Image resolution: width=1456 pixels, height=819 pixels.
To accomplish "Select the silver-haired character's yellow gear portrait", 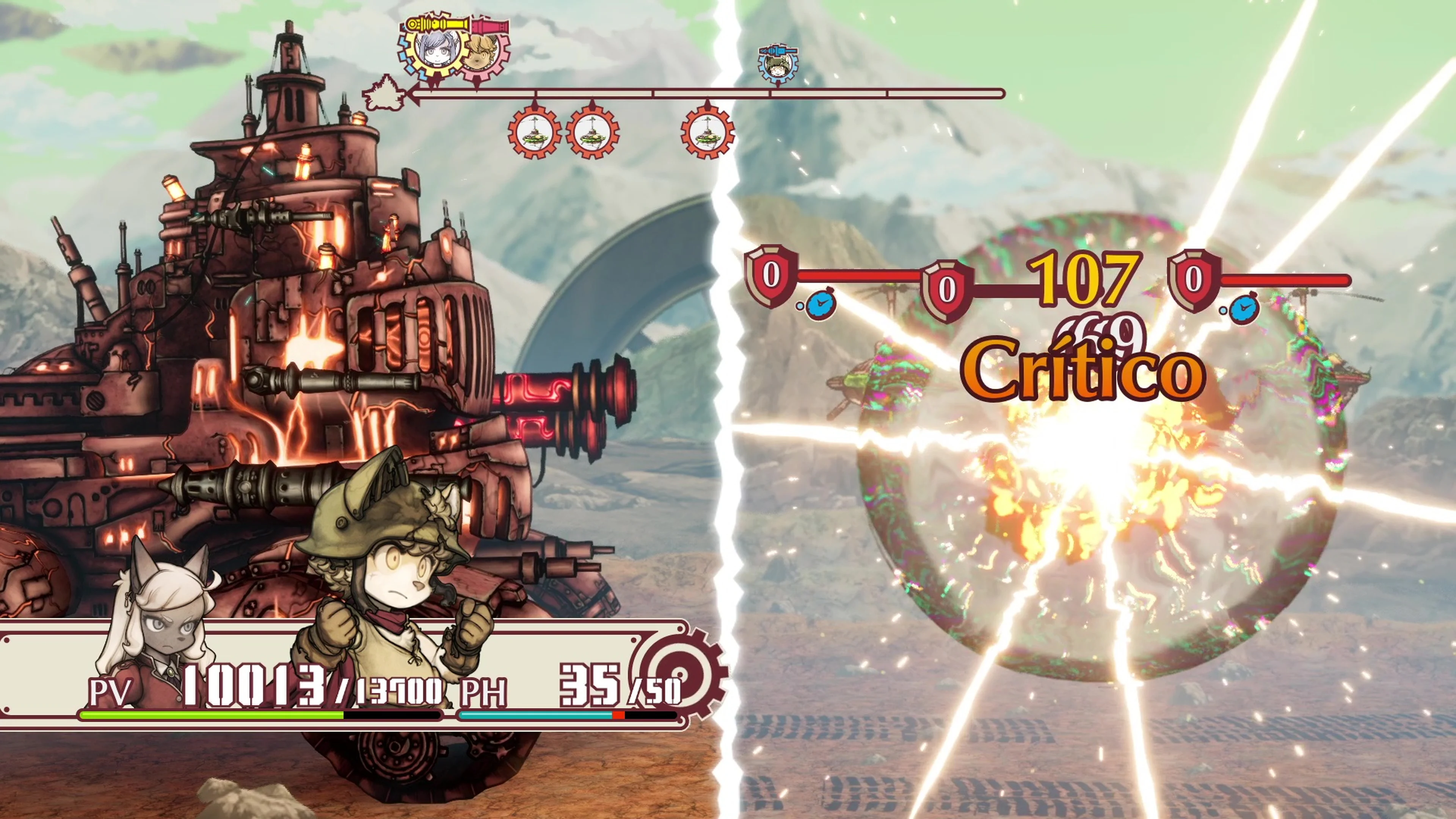I will pos(434,50).
